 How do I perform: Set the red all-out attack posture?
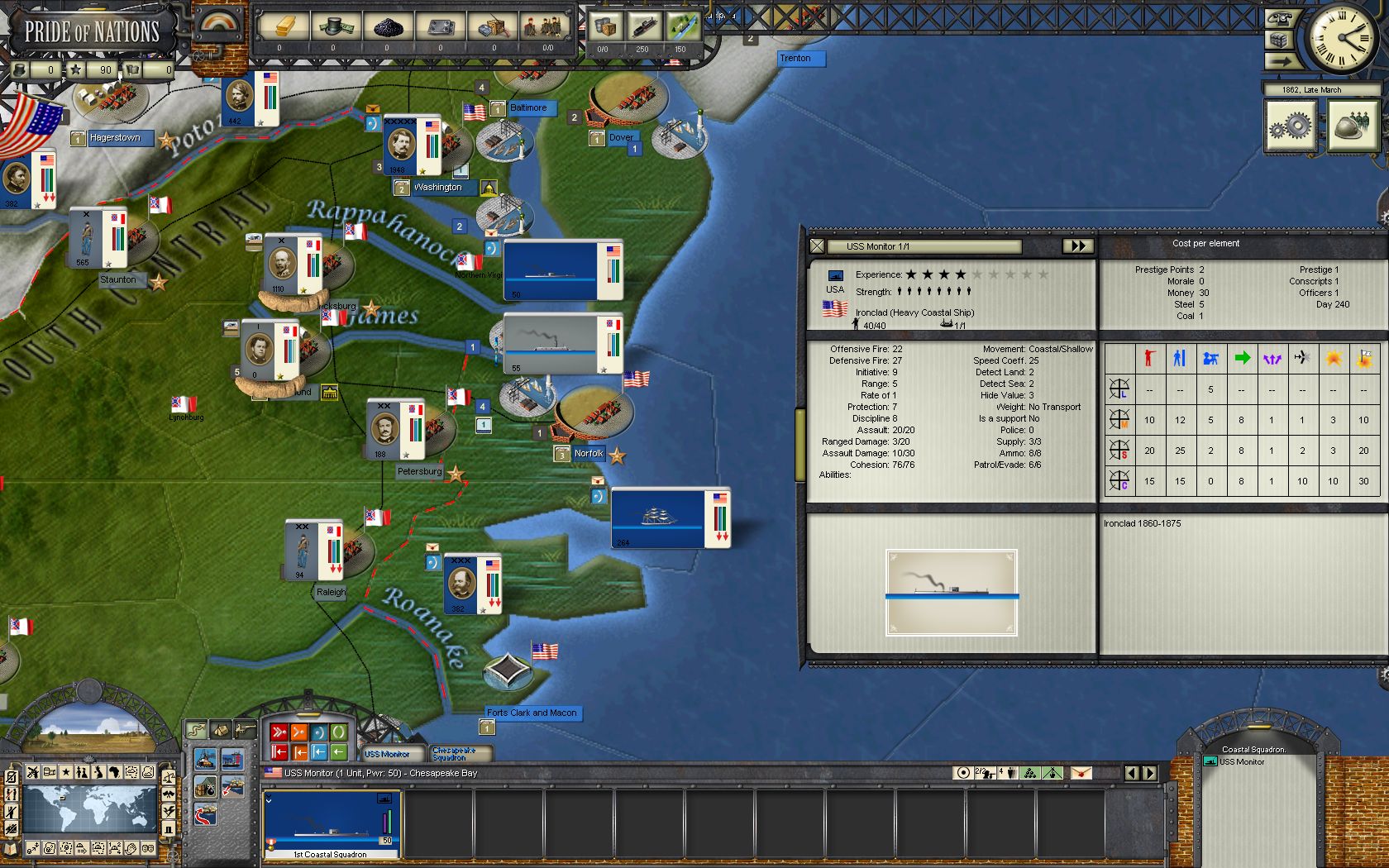click(279, 732)
